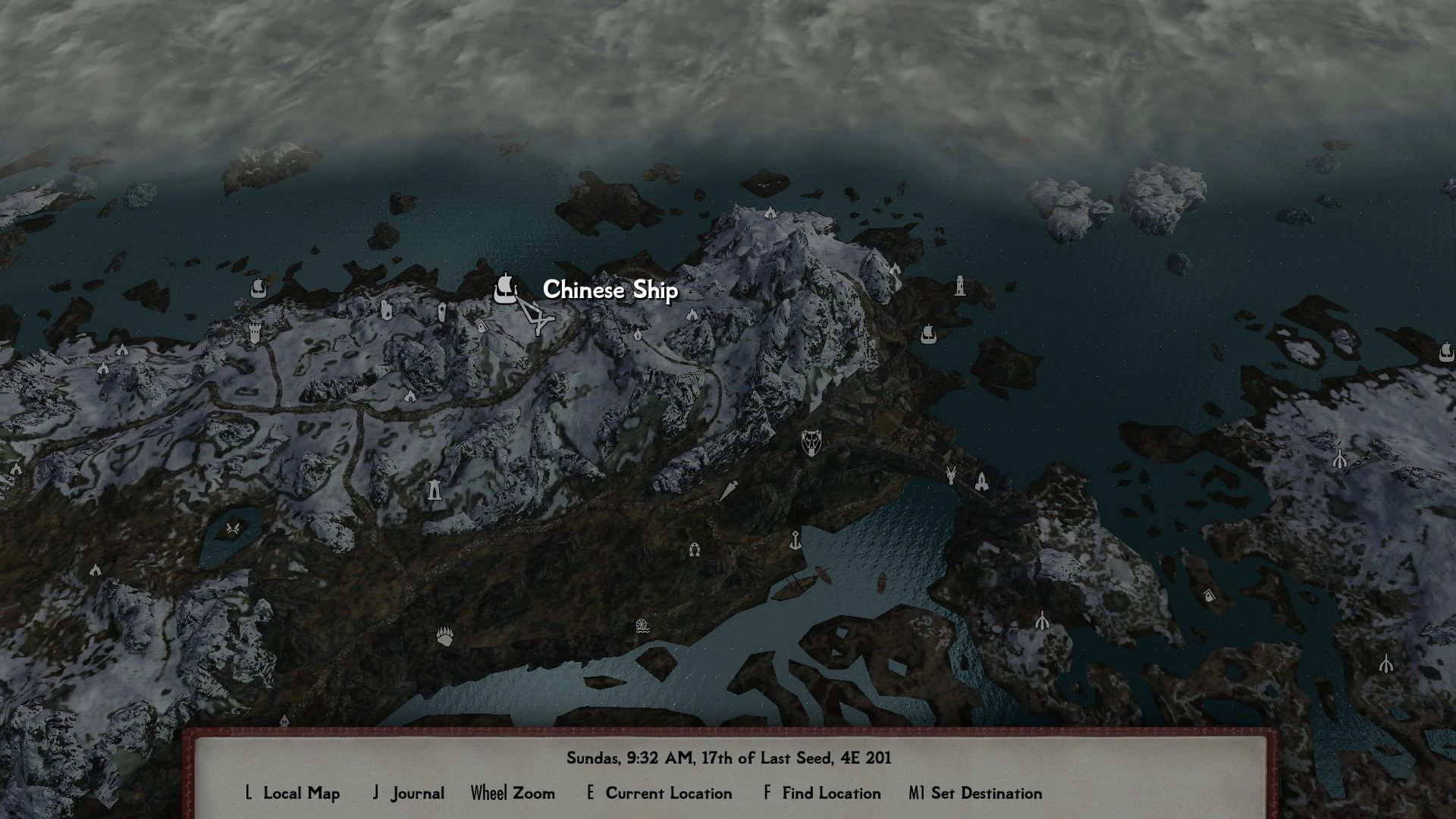Select the castle marker near Dragon Bridge
Screen dimensions: 1456x819
pos(981,482)
